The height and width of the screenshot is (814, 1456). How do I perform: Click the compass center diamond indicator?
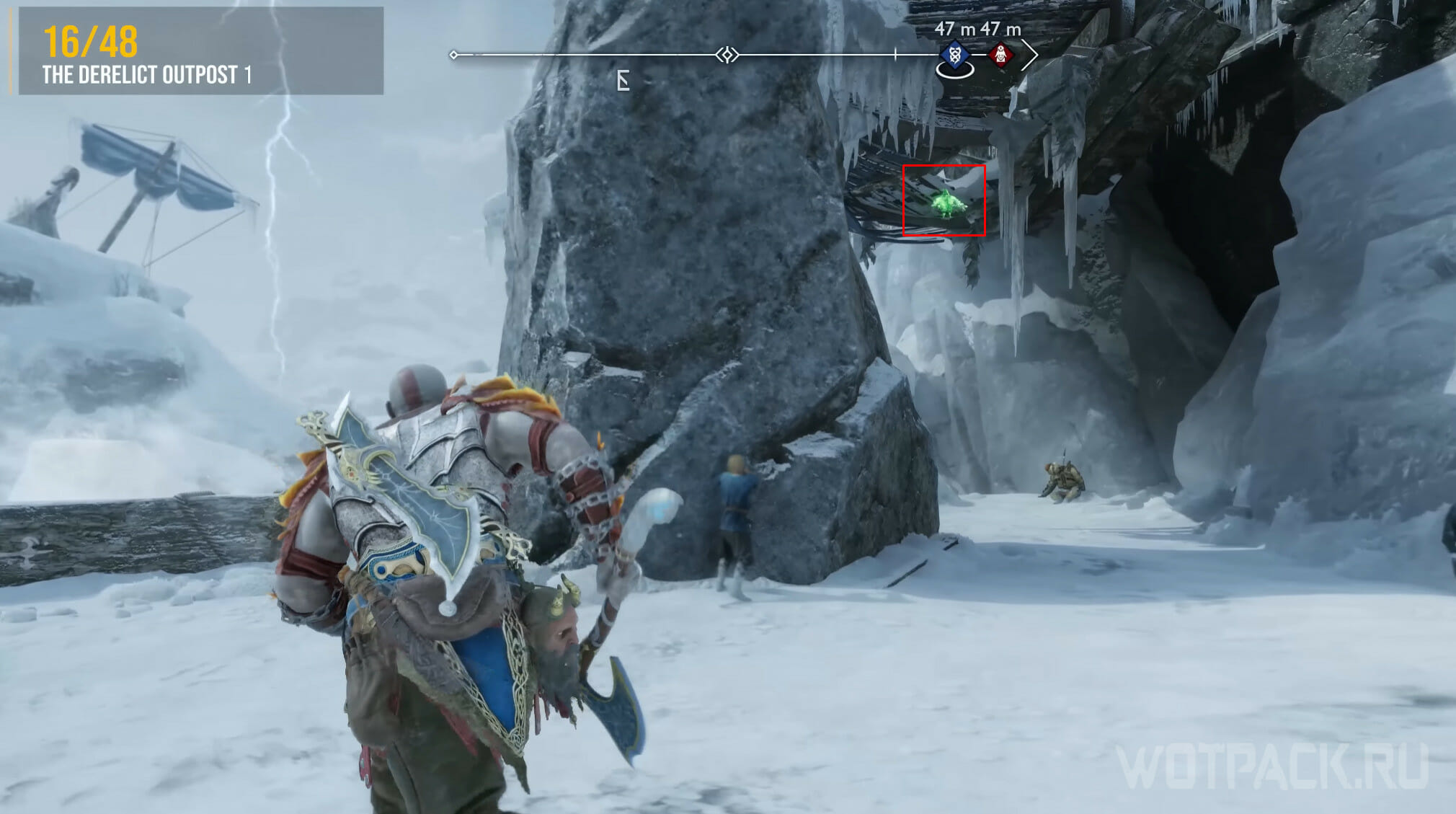point(727,55)
